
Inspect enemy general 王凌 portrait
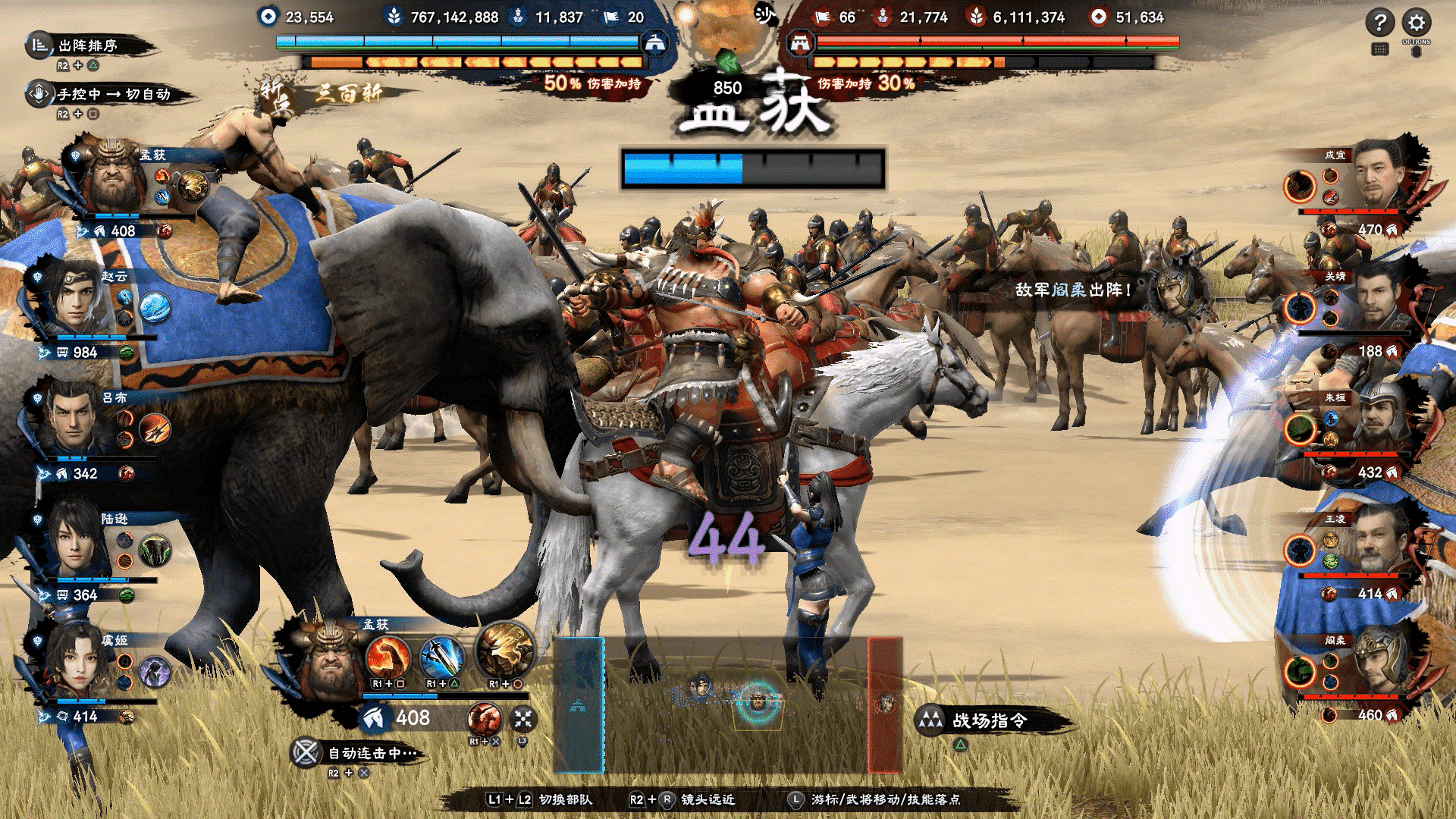1382,541
